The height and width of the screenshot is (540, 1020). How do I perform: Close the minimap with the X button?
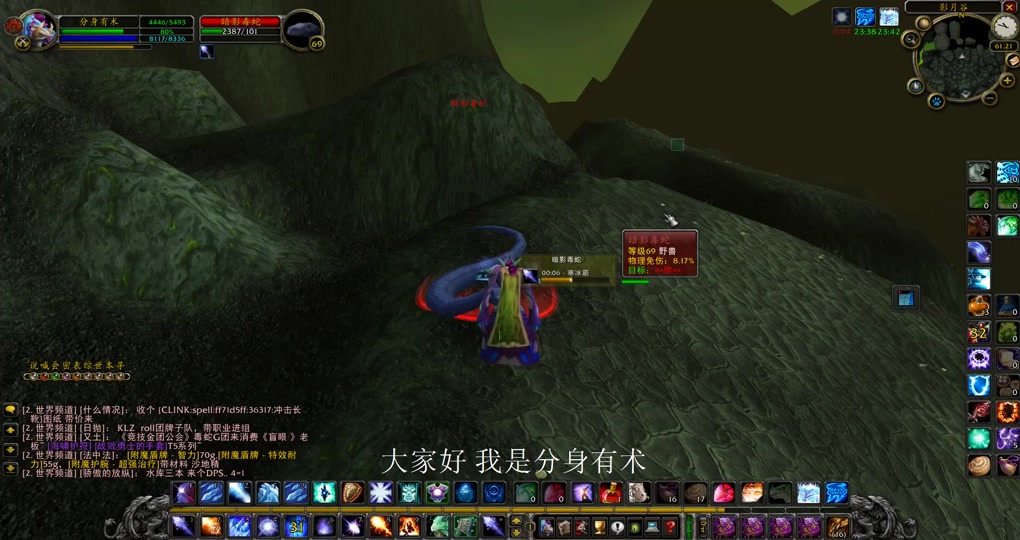1010,7
